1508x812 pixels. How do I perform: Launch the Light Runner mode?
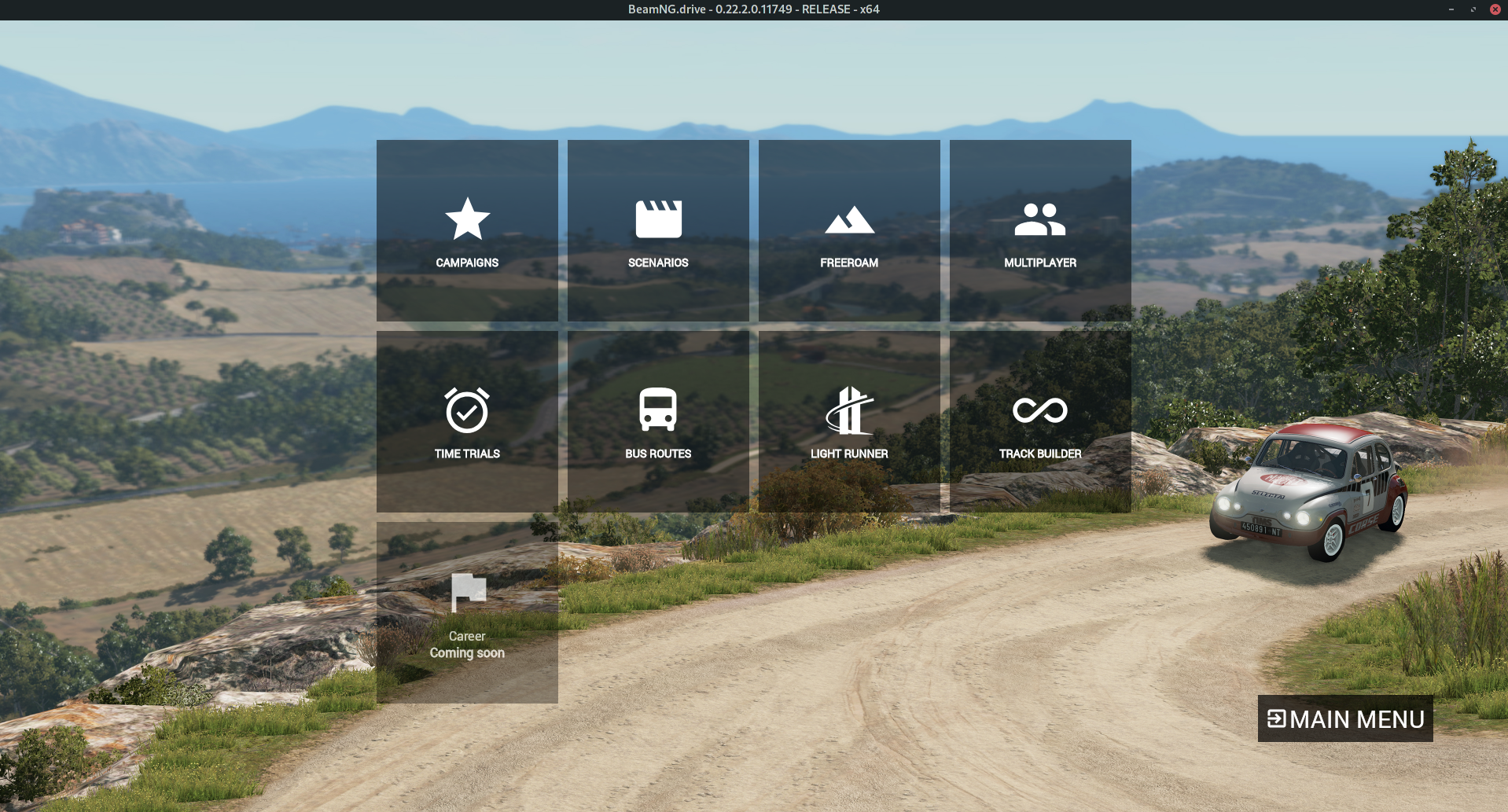(x=849, y=421)
